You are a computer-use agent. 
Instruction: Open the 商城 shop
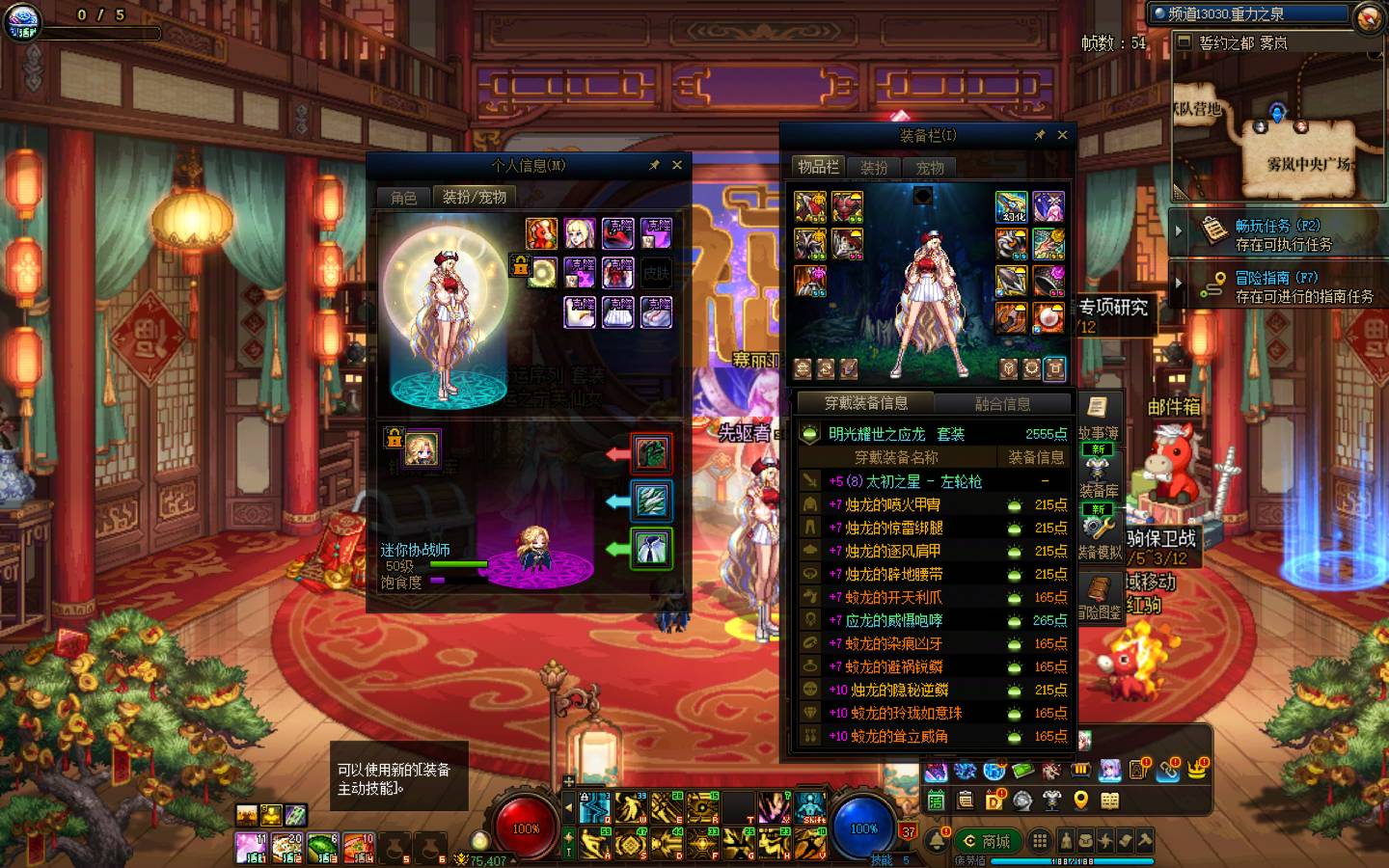987,841
